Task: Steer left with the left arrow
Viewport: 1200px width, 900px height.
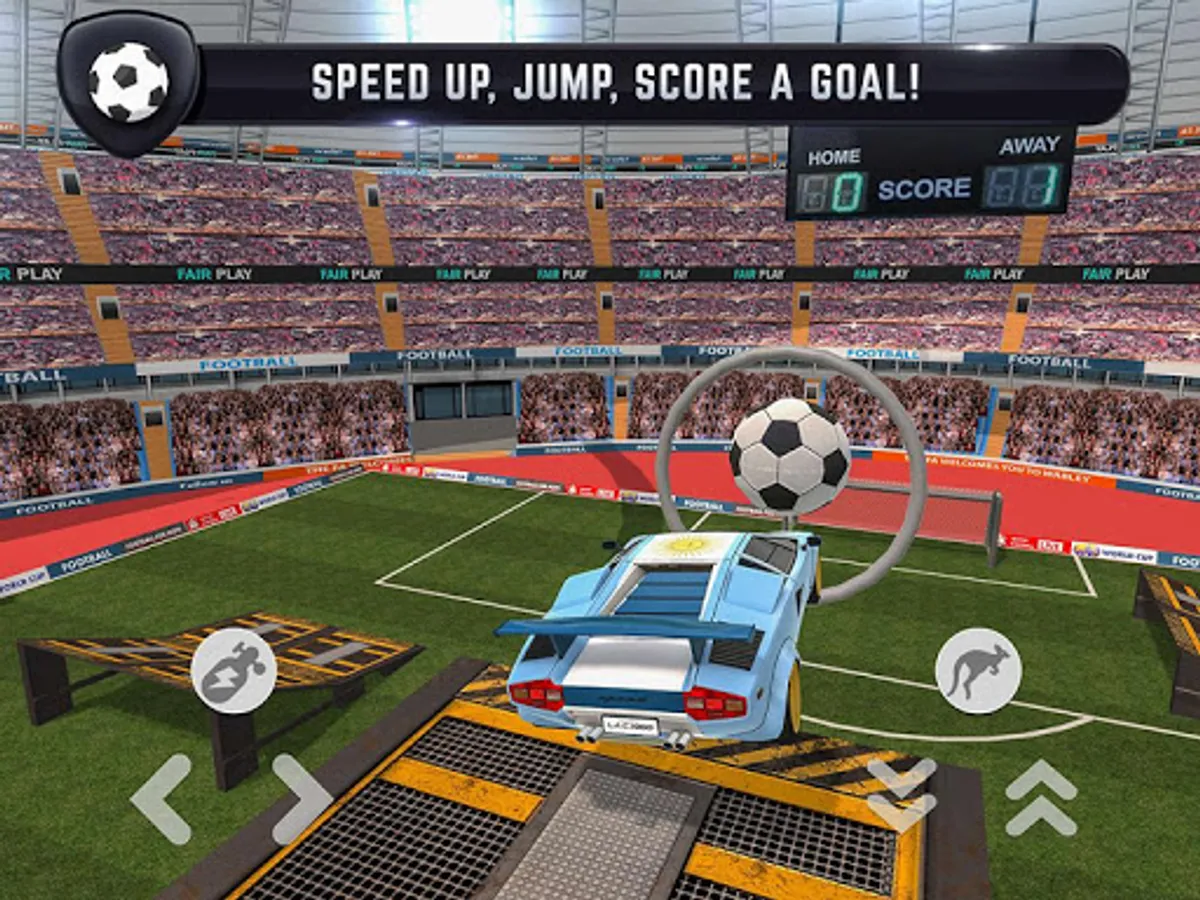Action: (x=161, y=798)
